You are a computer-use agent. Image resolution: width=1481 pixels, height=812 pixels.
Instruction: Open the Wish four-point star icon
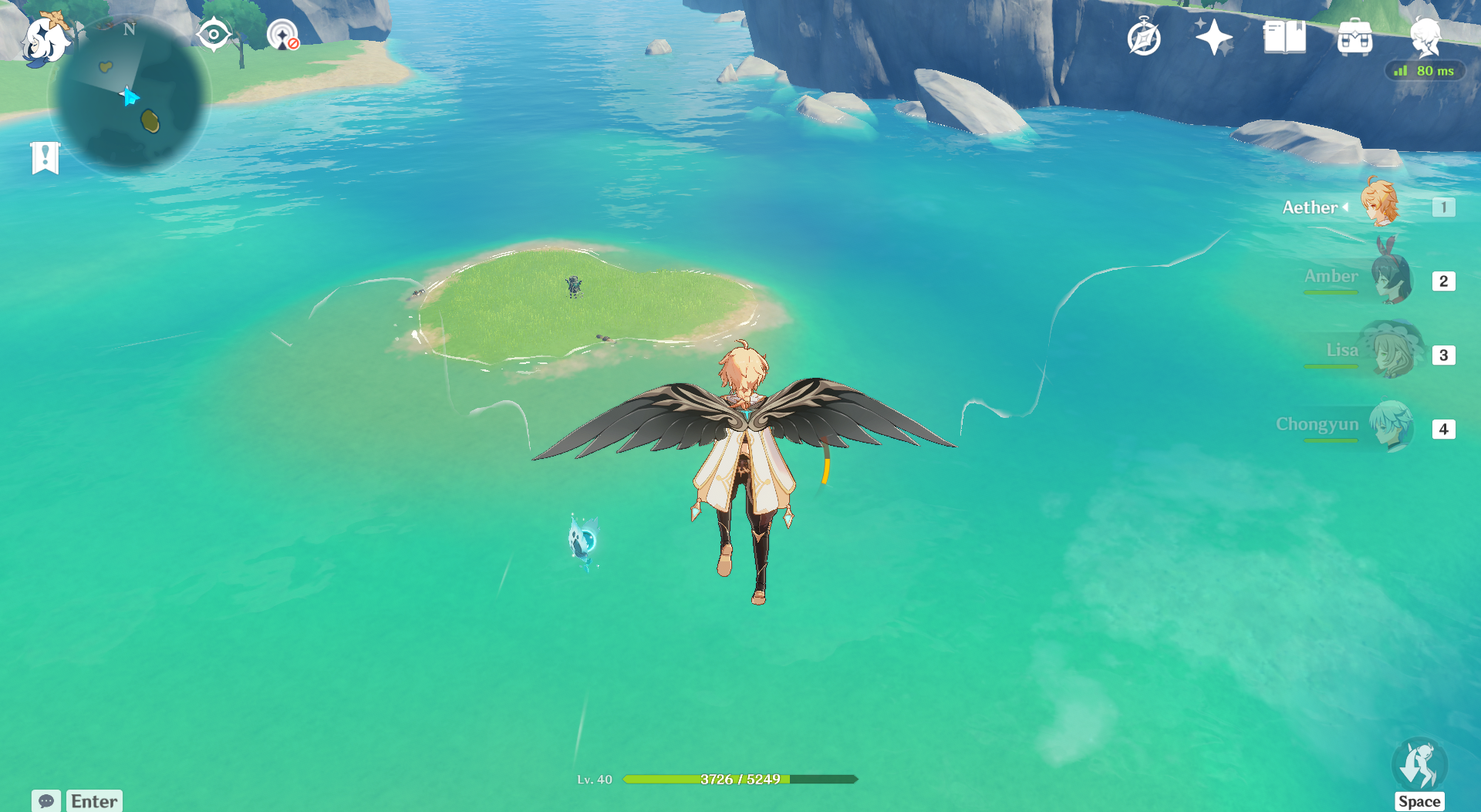click(1213, 37)
